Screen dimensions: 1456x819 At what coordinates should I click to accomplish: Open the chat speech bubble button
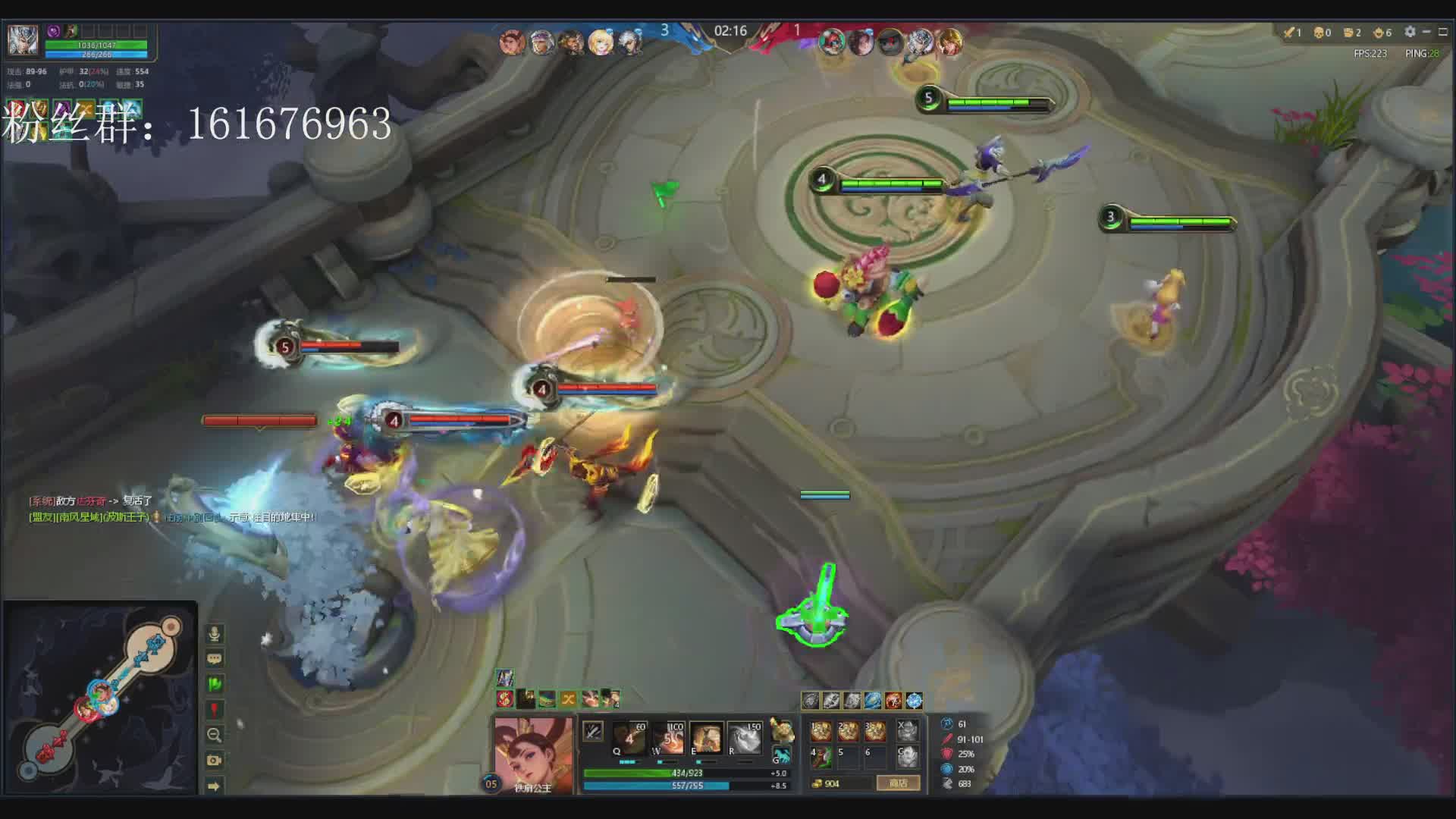[215, 658]
